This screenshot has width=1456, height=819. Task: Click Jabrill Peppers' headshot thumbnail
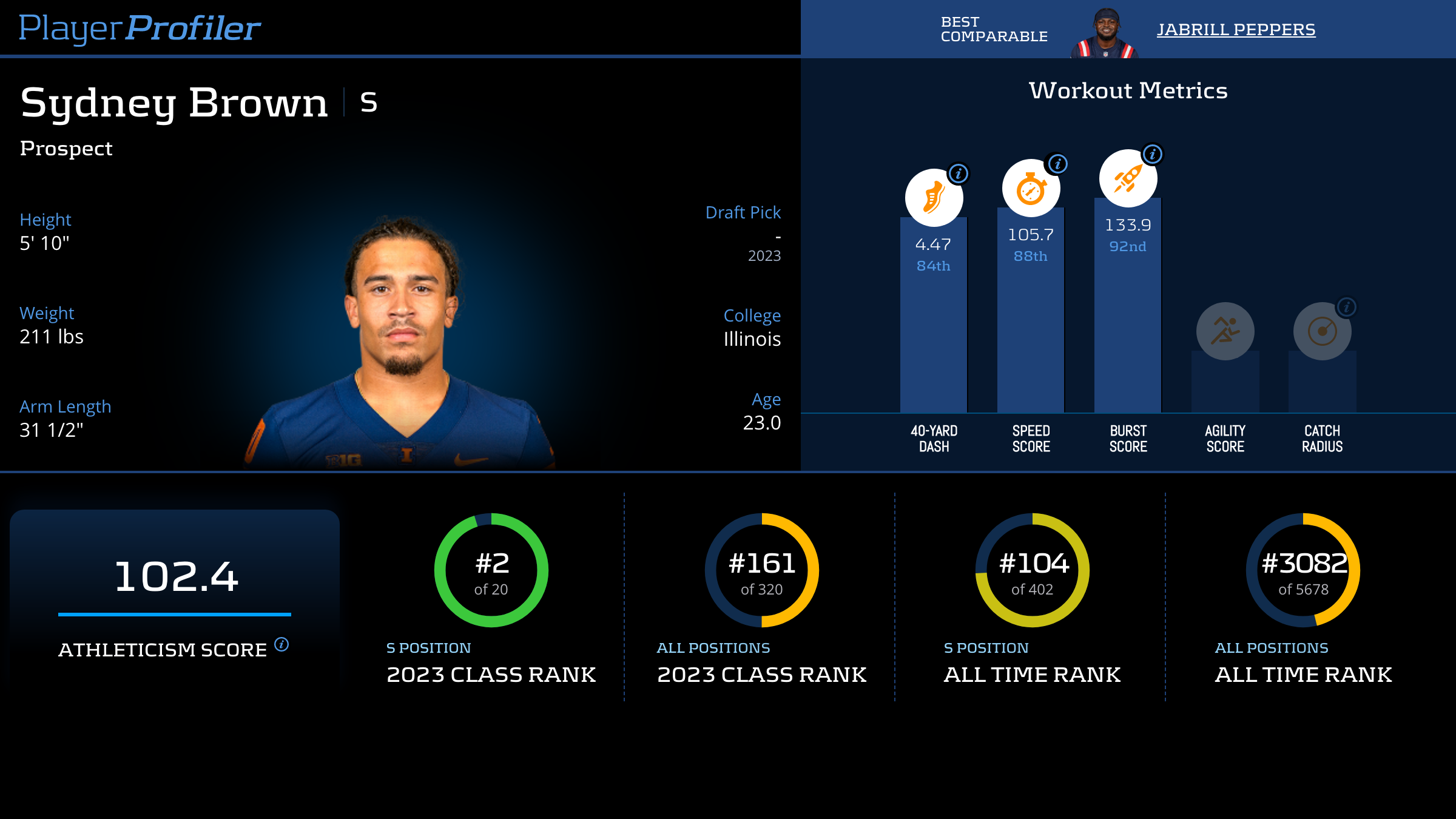tap(1105, 33)
